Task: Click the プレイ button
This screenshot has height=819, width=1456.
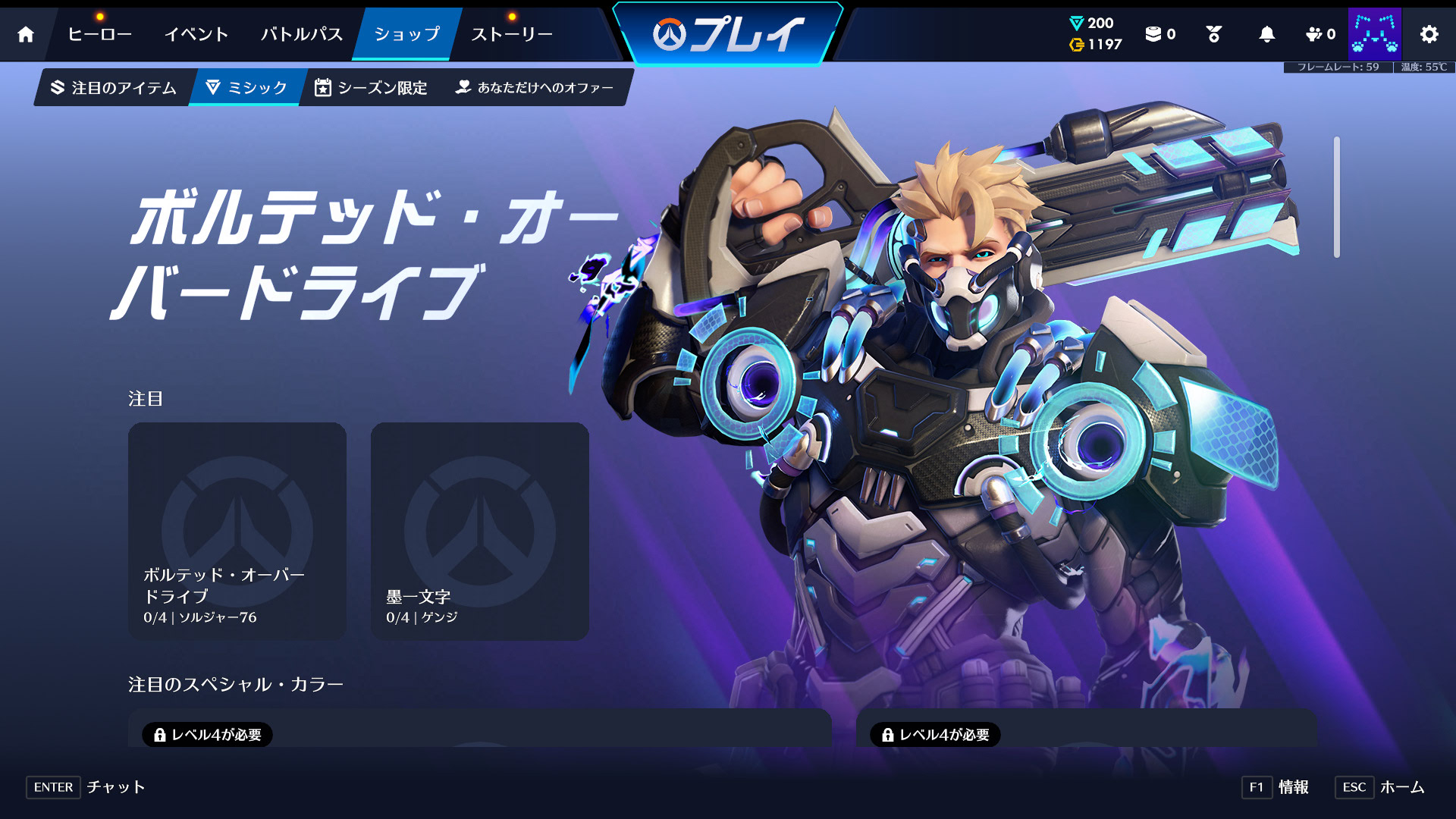Action: 727,34
